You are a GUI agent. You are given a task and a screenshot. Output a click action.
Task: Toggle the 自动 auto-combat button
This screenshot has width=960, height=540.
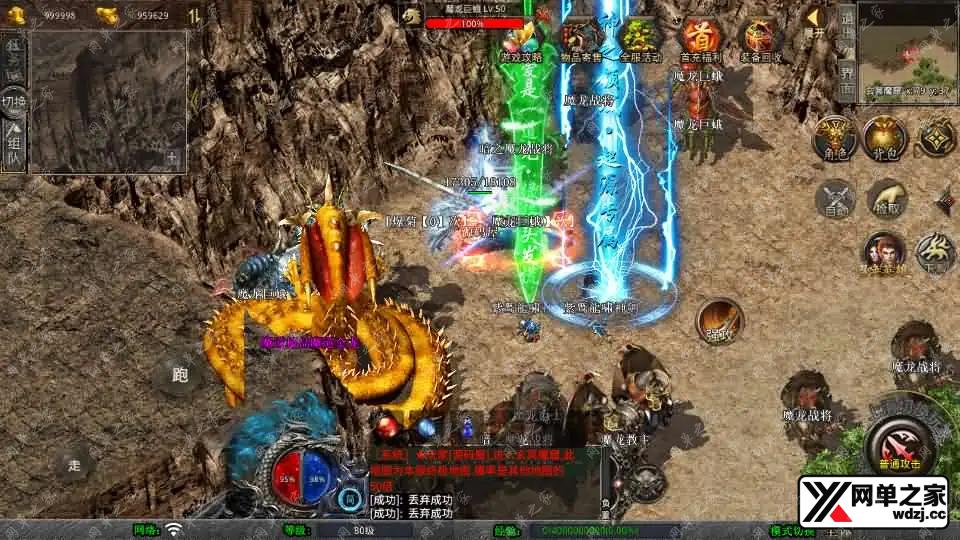(x=834, y=198)
